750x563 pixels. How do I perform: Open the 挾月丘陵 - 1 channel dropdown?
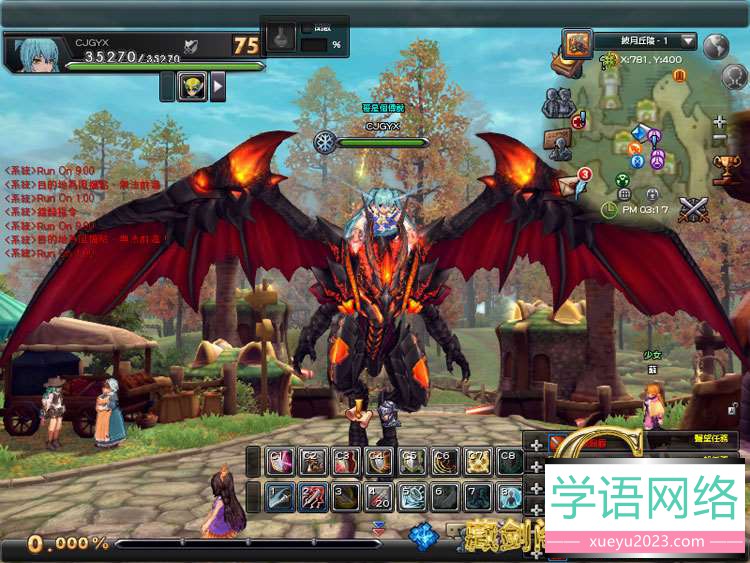(646, 41)
